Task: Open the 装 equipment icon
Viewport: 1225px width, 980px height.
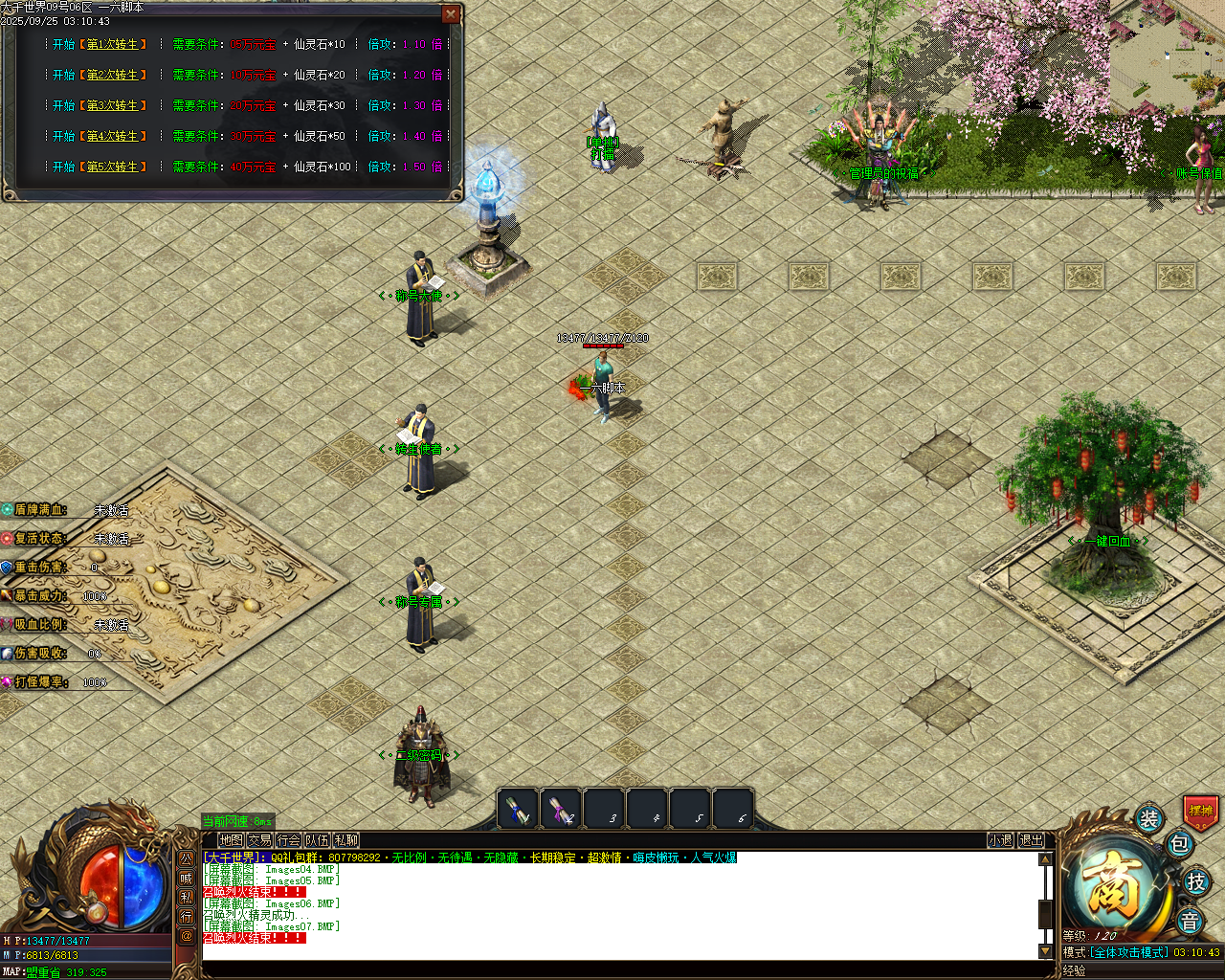Action: (1148, 818)
